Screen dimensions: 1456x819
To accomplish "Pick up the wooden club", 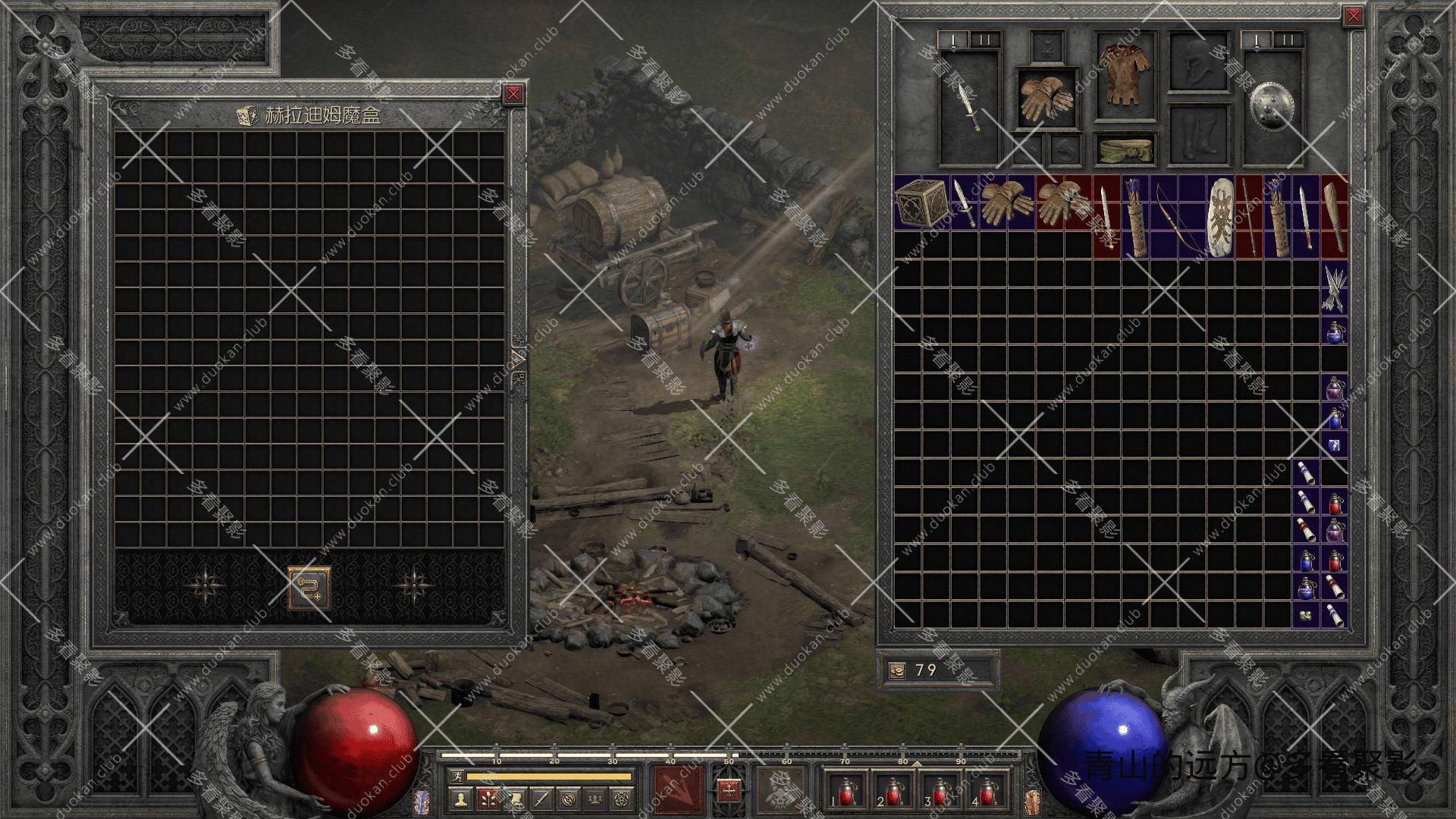I will 1334,217.
